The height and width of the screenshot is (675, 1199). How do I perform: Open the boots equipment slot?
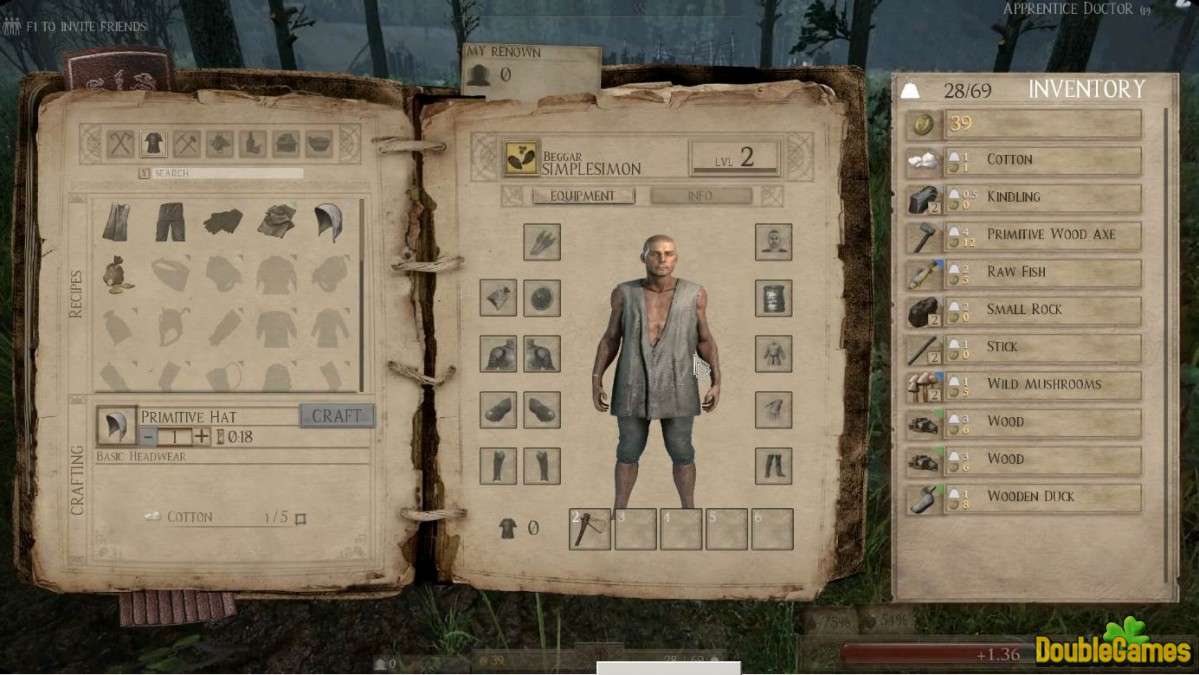click(x=773, y=465)
